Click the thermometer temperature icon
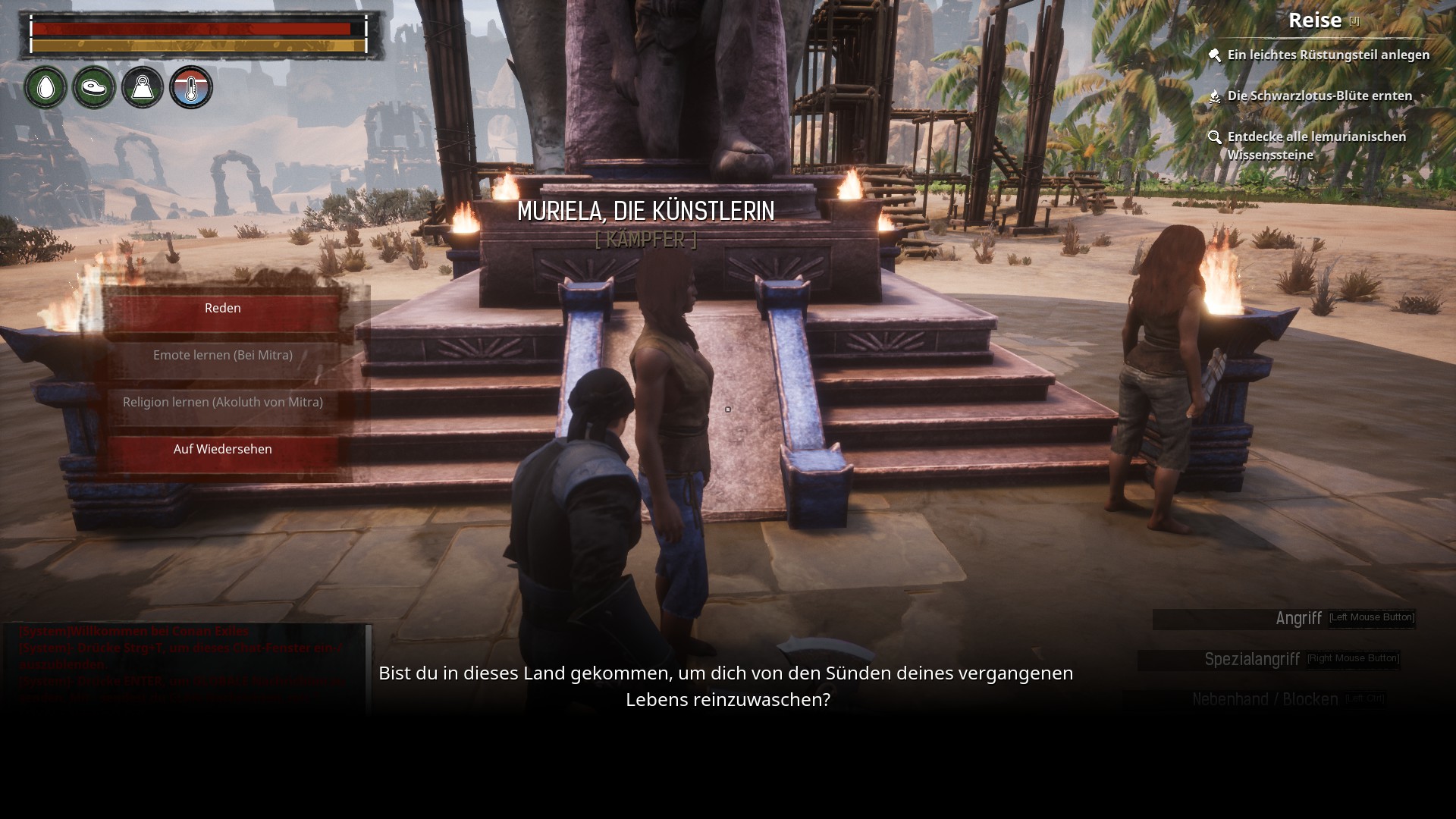The height and width of the screenshot is (819, 1456). pyautogui.click(x=191, y=88)
